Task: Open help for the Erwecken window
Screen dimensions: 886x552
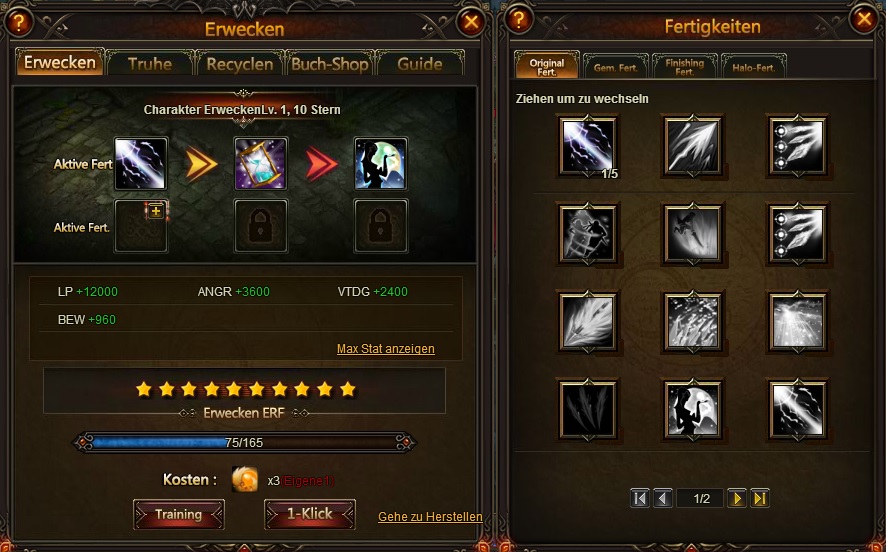Action: click(x=20, y=20)
